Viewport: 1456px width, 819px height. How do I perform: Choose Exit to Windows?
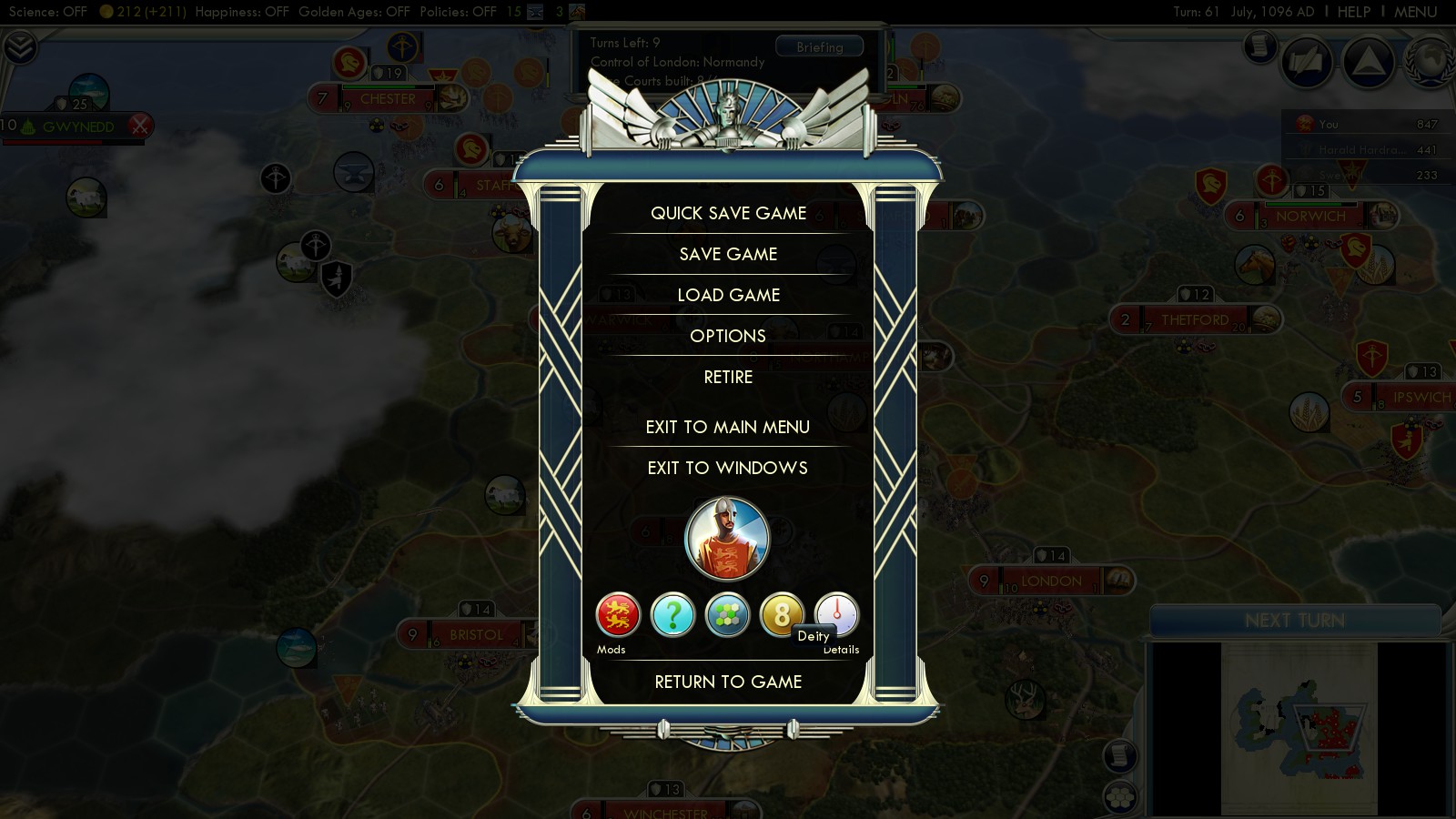pyautogui.click(x=728, y=468)
